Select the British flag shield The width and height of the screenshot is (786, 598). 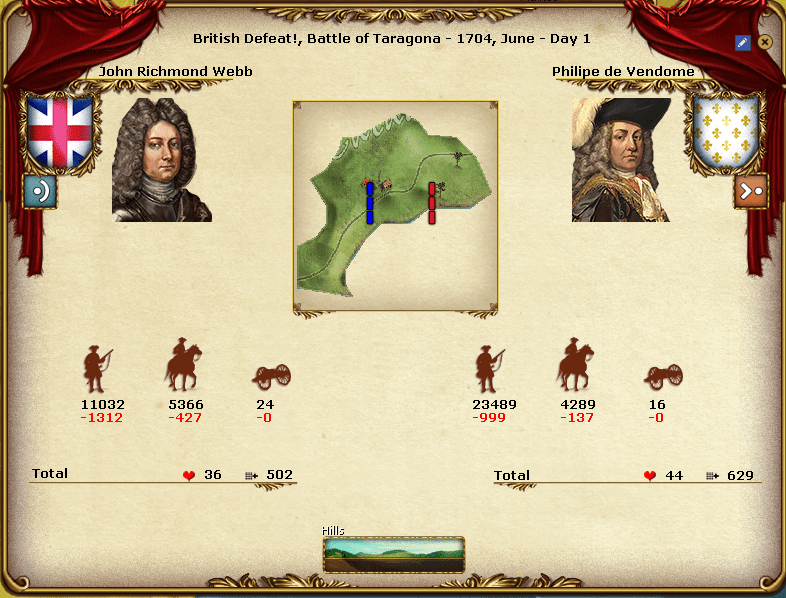[x=59, y=131]
